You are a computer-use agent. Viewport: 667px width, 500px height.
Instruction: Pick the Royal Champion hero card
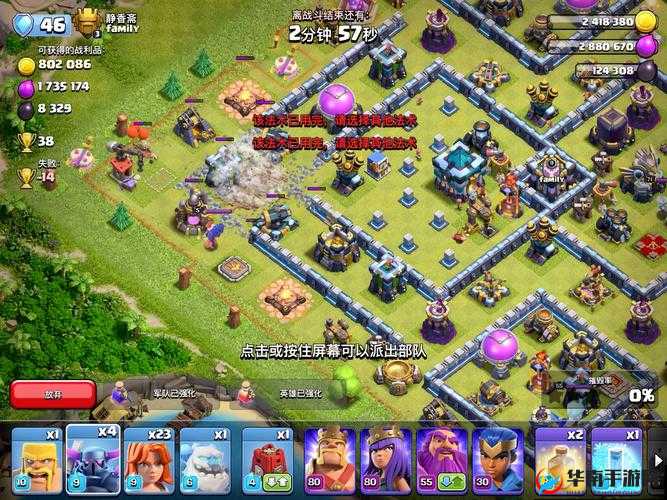[496, 462]
